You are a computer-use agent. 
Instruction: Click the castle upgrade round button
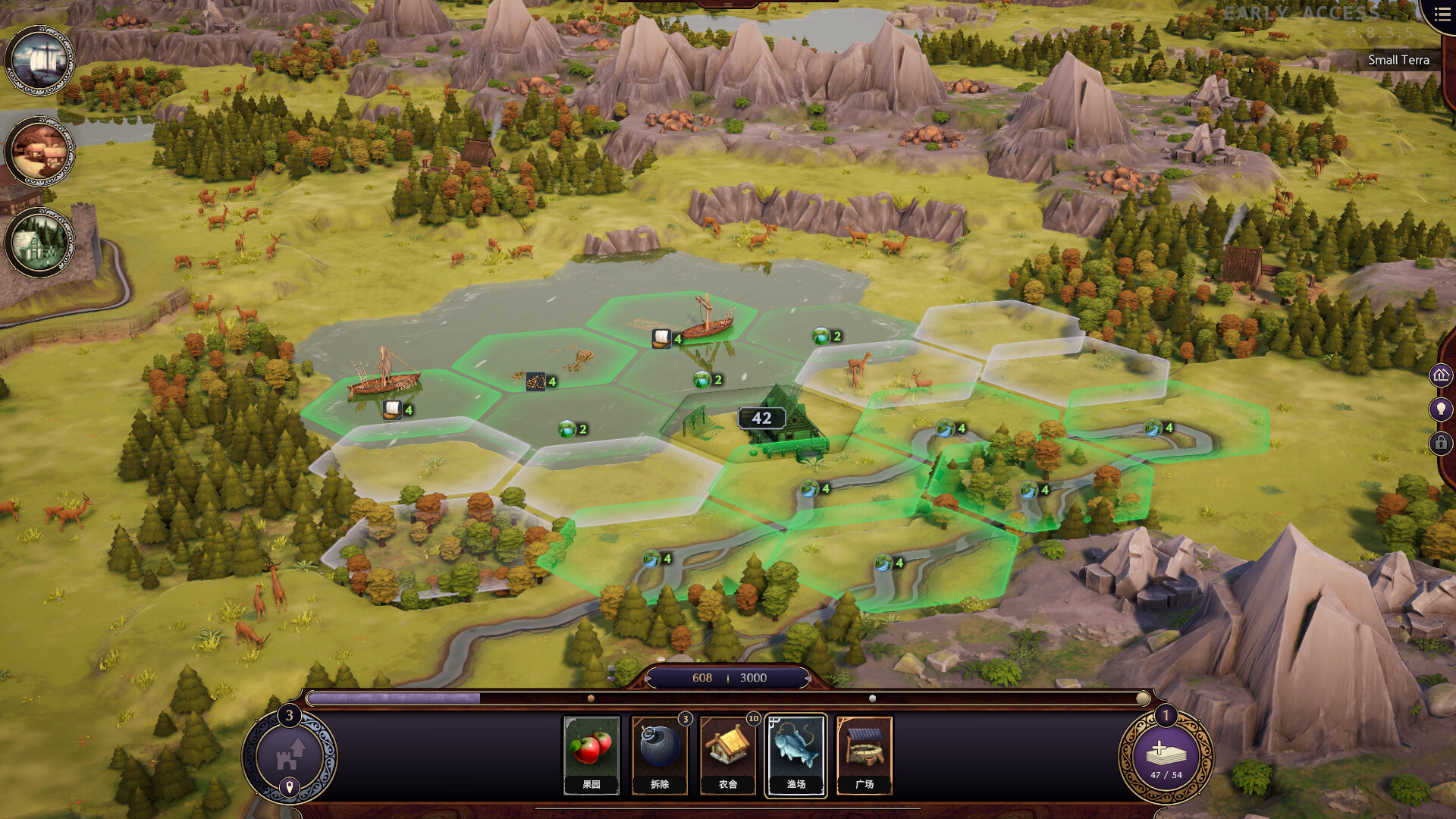[x=289, y=755]
